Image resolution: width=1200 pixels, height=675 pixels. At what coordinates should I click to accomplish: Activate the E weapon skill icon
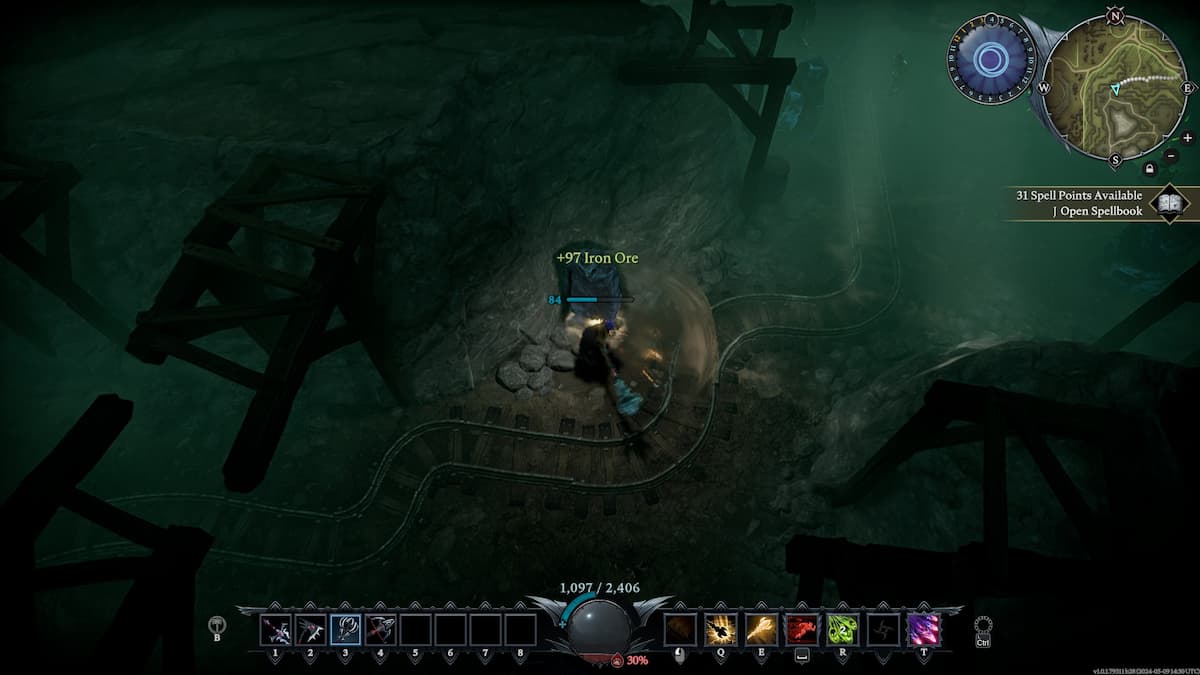click(761, 629)
